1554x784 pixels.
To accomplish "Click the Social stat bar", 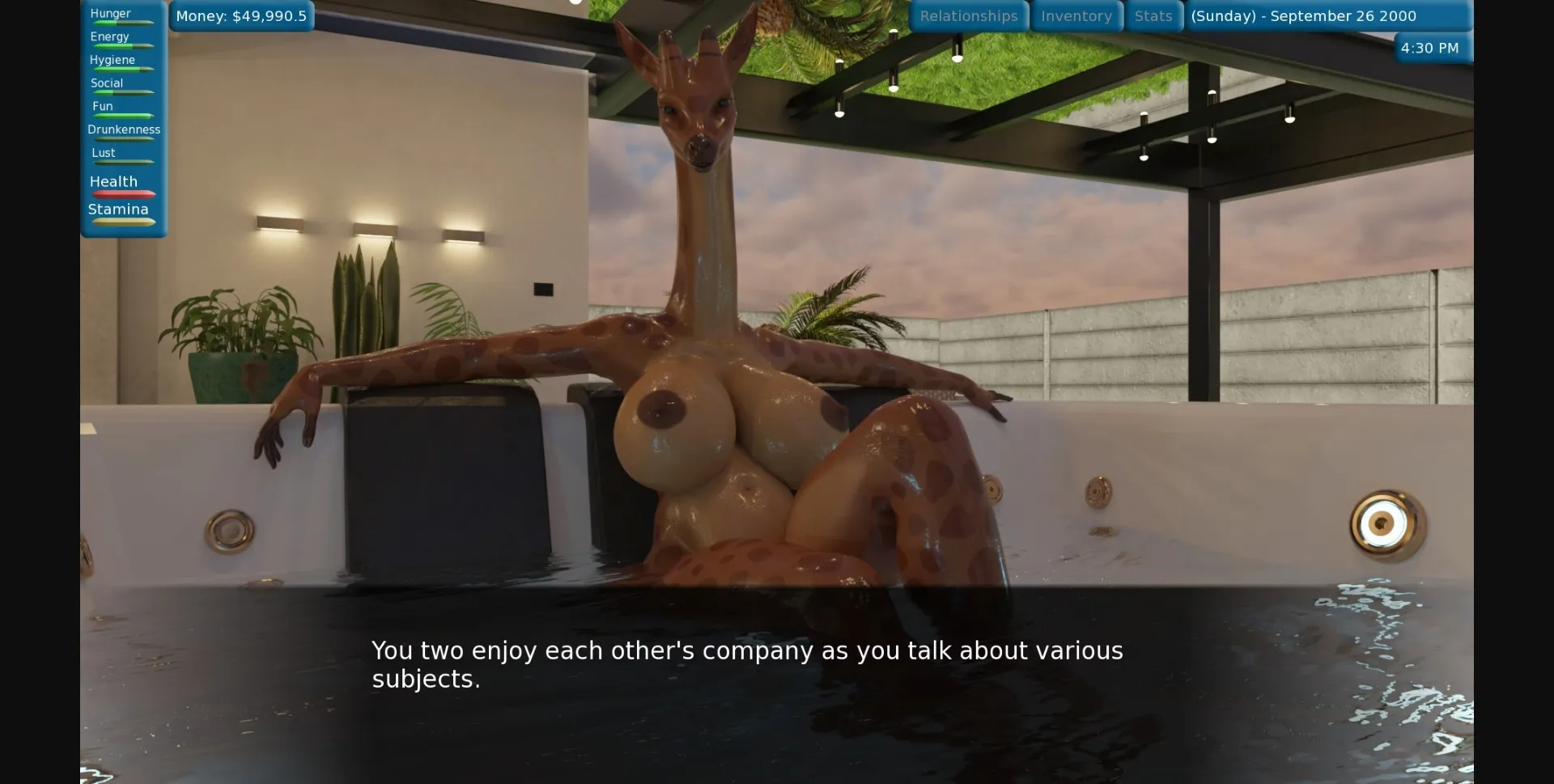I will pos(121,87).
